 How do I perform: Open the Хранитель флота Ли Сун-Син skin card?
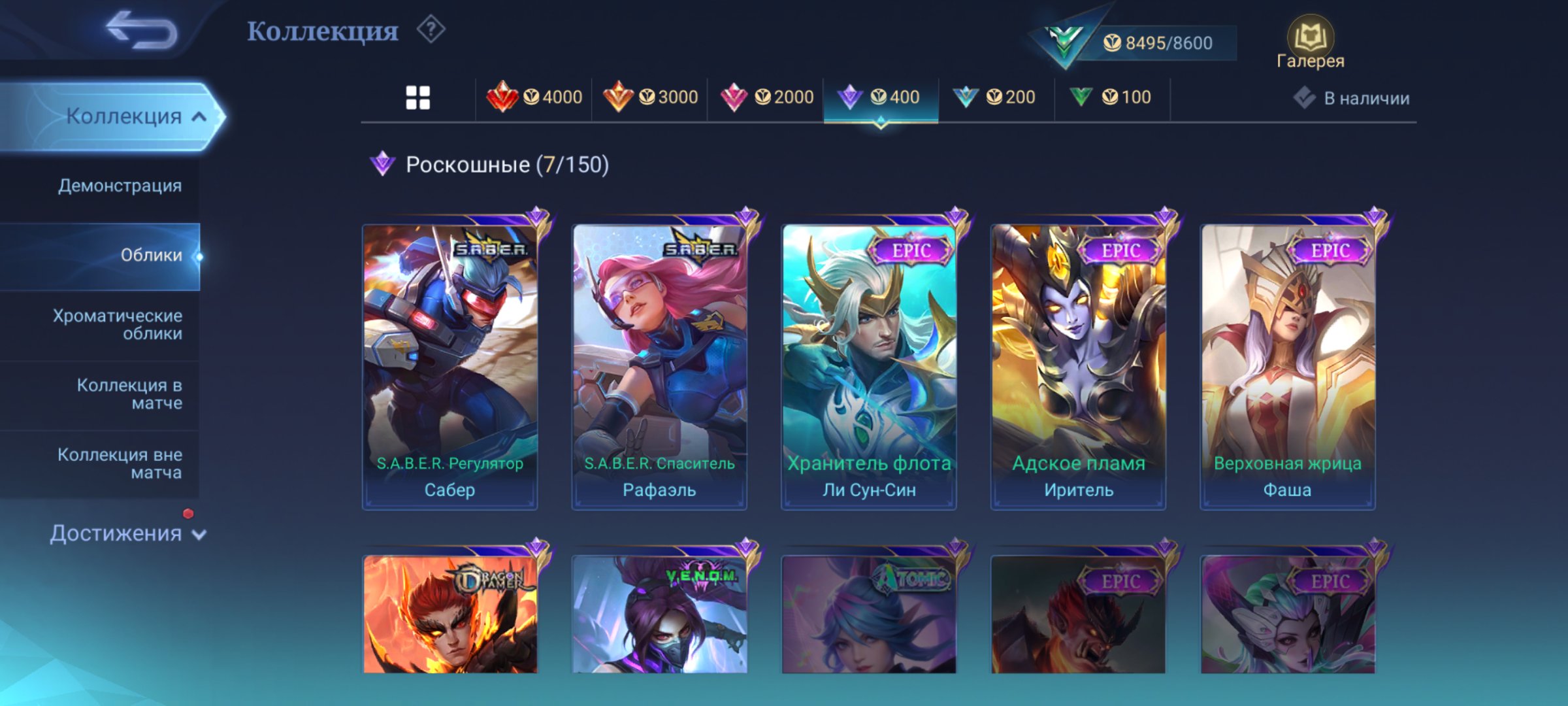[x=869, y=360]
